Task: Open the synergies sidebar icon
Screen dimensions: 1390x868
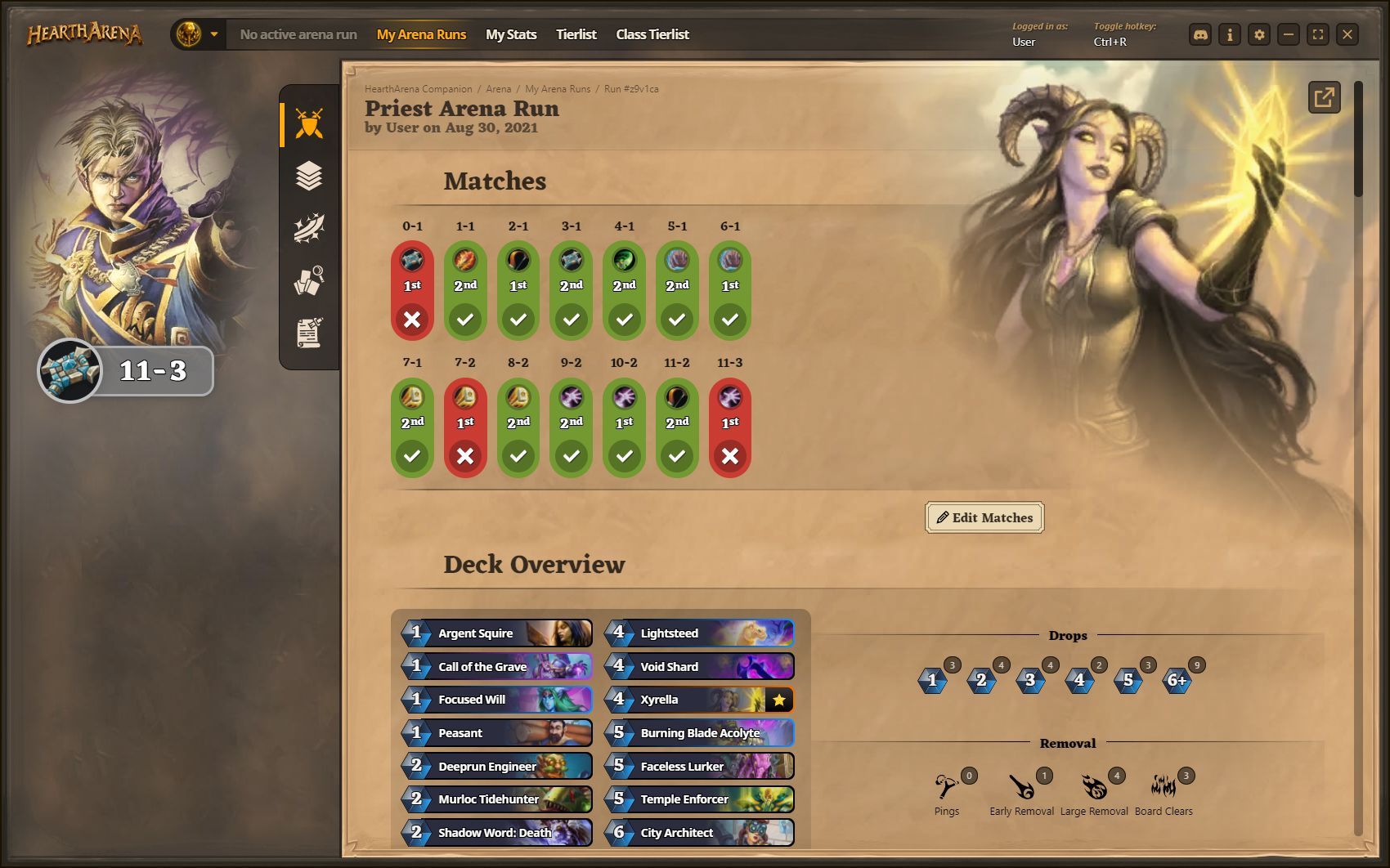Action: 307,229
